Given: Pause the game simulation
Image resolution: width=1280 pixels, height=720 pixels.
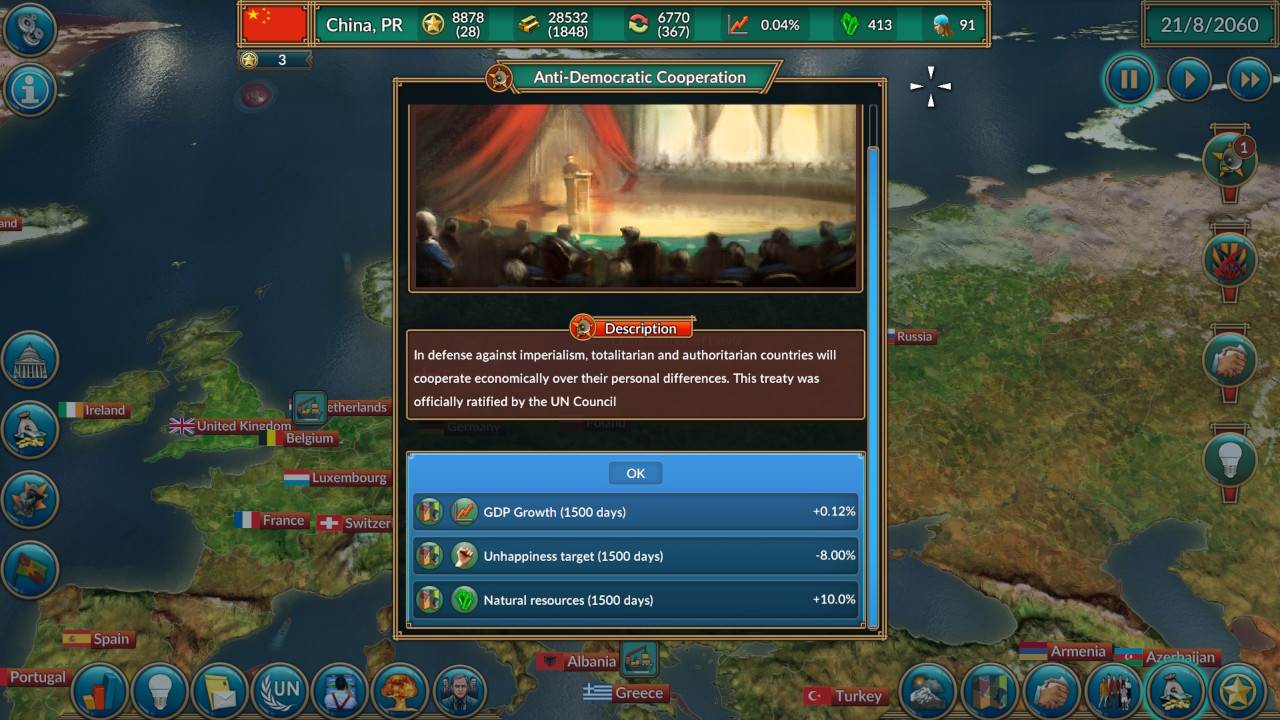Looking at the screenshot, I should pyautogui.click(x=1128, y=79).
